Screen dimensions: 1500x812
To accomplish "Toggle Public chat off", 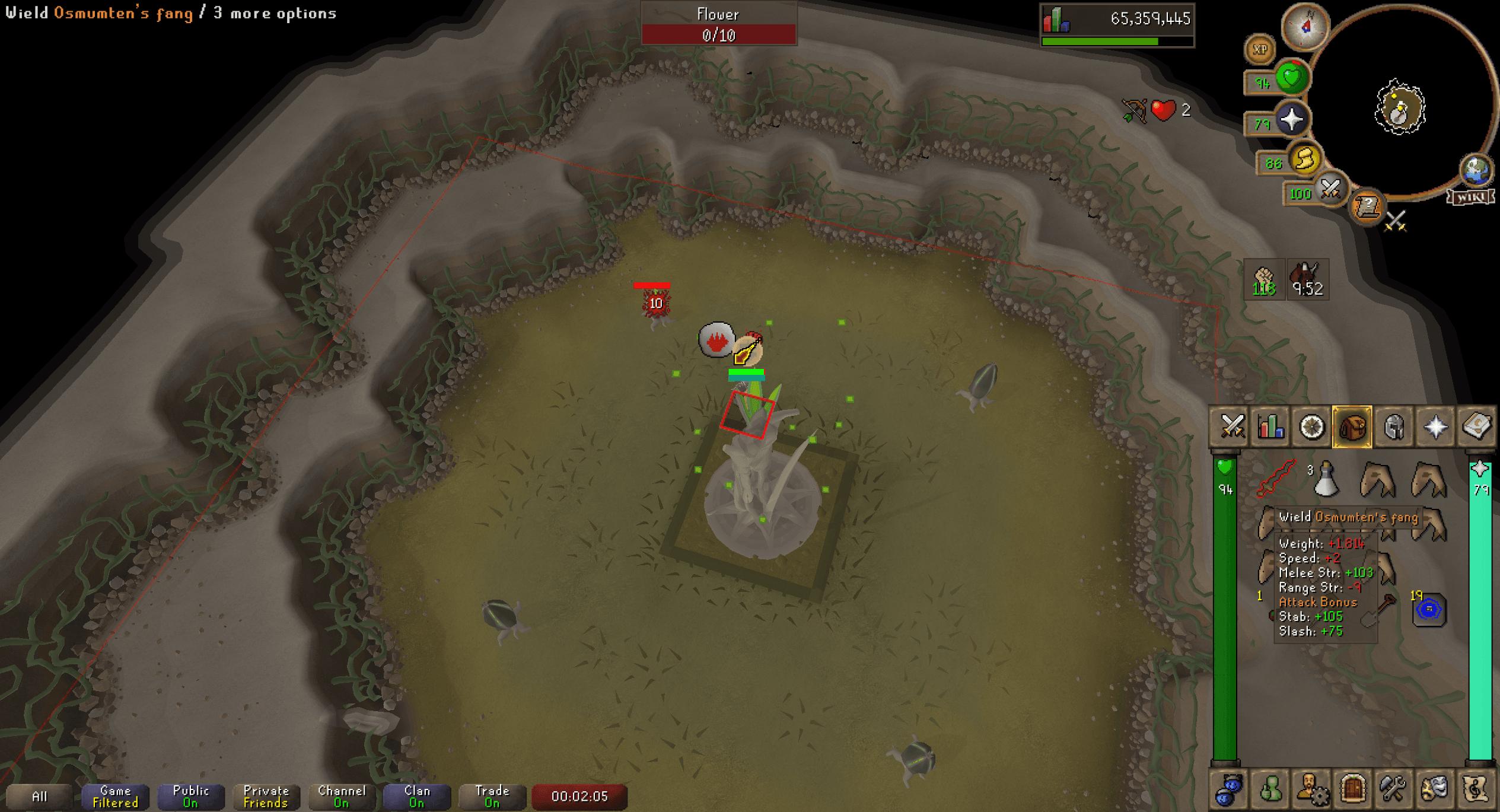I will pyautogui.click(x=190, y=796).
